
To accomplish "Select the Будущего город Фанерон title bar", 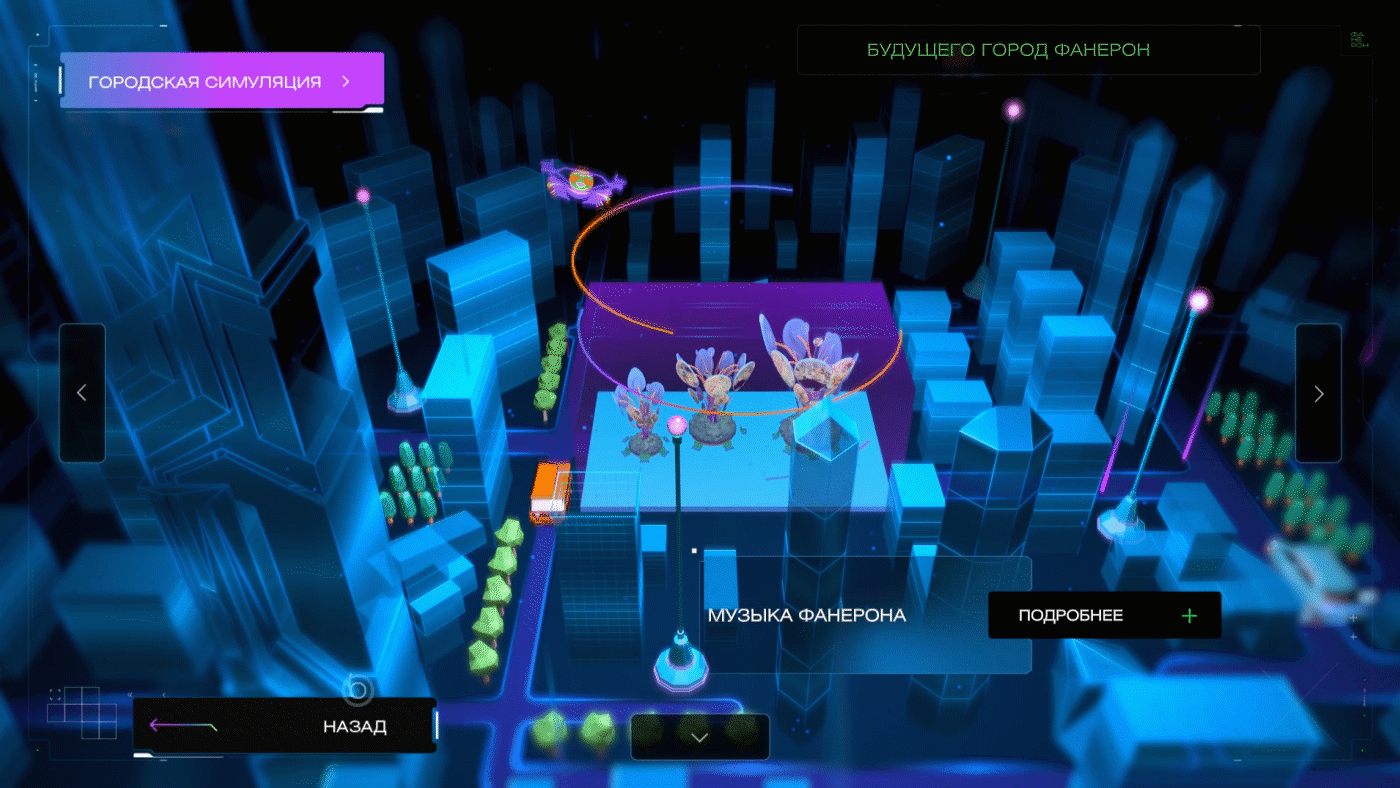I will pyautogui.click(x=1028, y=50).
